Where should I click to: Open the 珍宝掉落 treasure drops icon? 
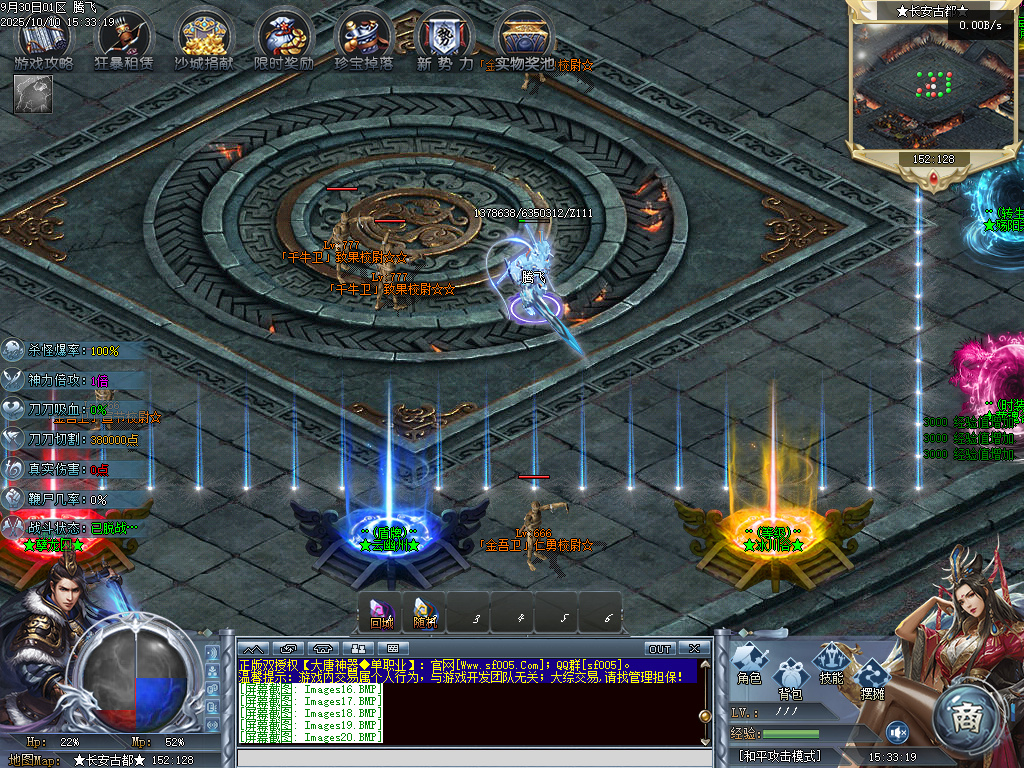pyautogui.click(x=363, y=38)
